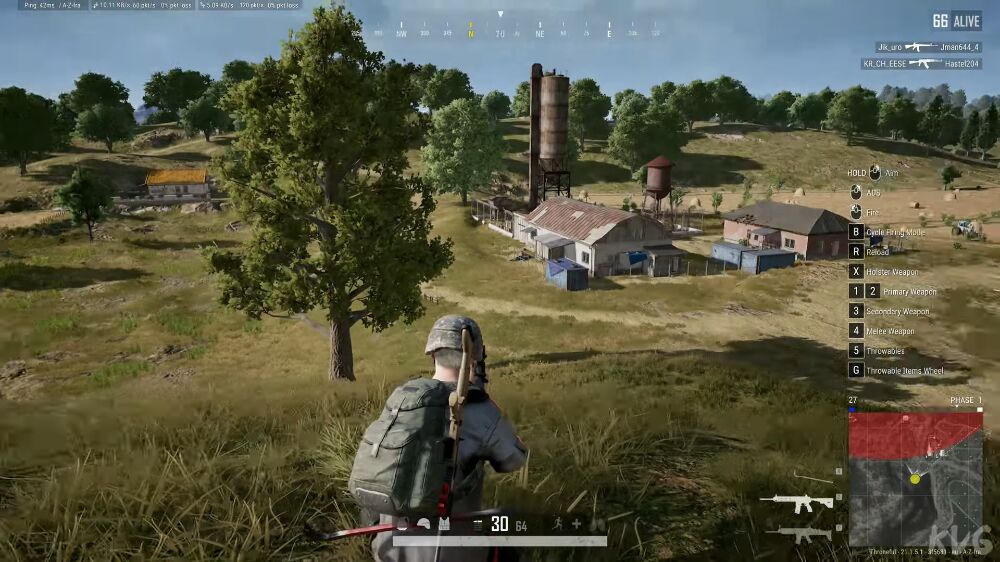
Task: Click the helmet equipment icon
Action: coord(424,524)
